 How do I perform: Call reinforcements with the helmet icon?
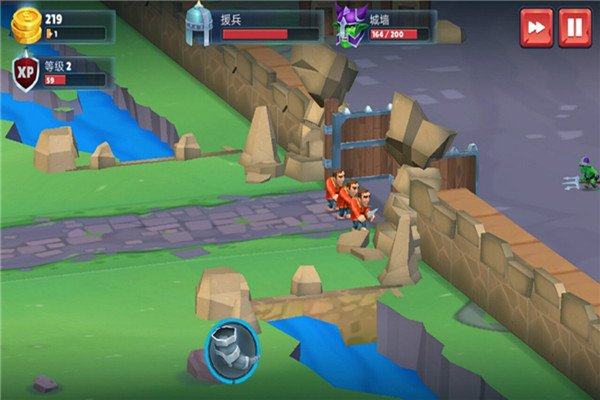click(x=199, y=25)
